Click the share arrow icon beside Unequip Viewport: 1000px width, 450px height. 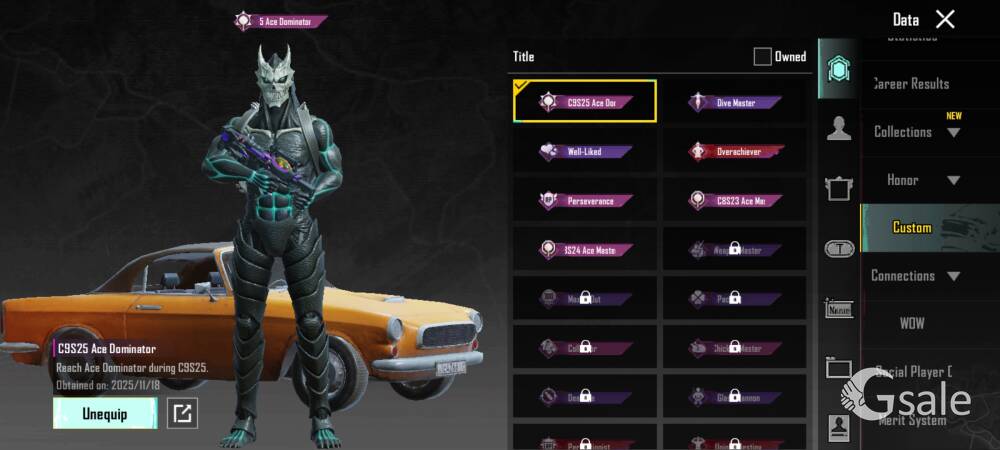pos(182,413)
